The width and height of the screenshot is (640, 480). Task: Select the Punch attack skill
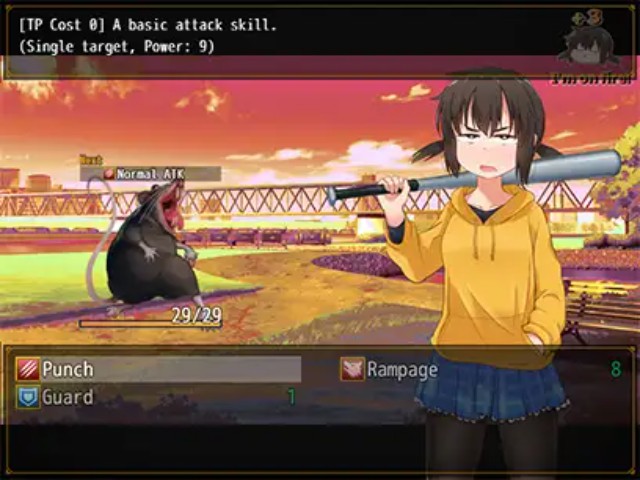pos(68,369)
